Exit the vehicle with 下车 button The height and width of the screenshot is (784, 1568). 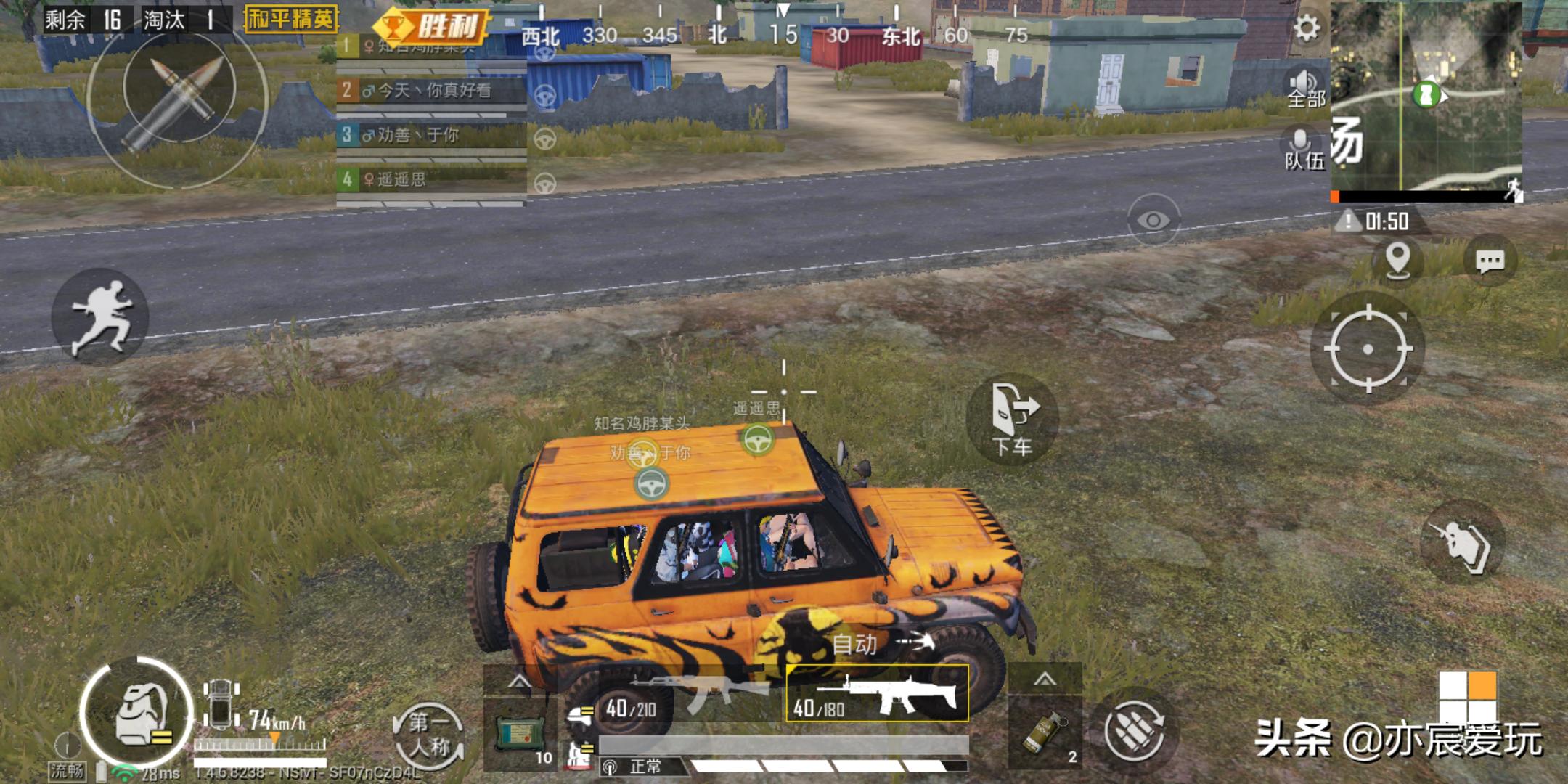pyautogui.click(x=1013, y=420)
